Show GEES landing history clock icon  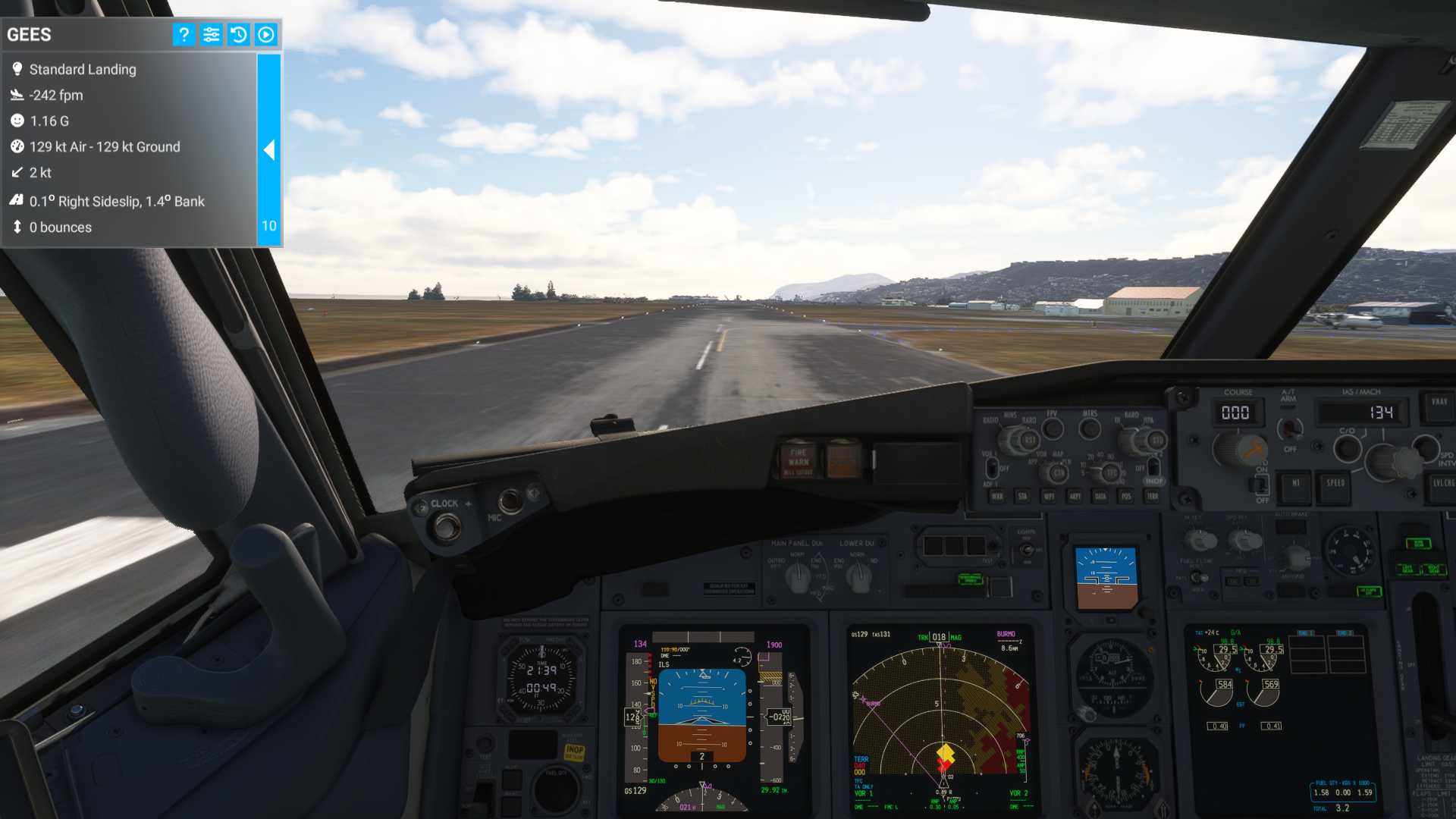[x=239, y=34]
